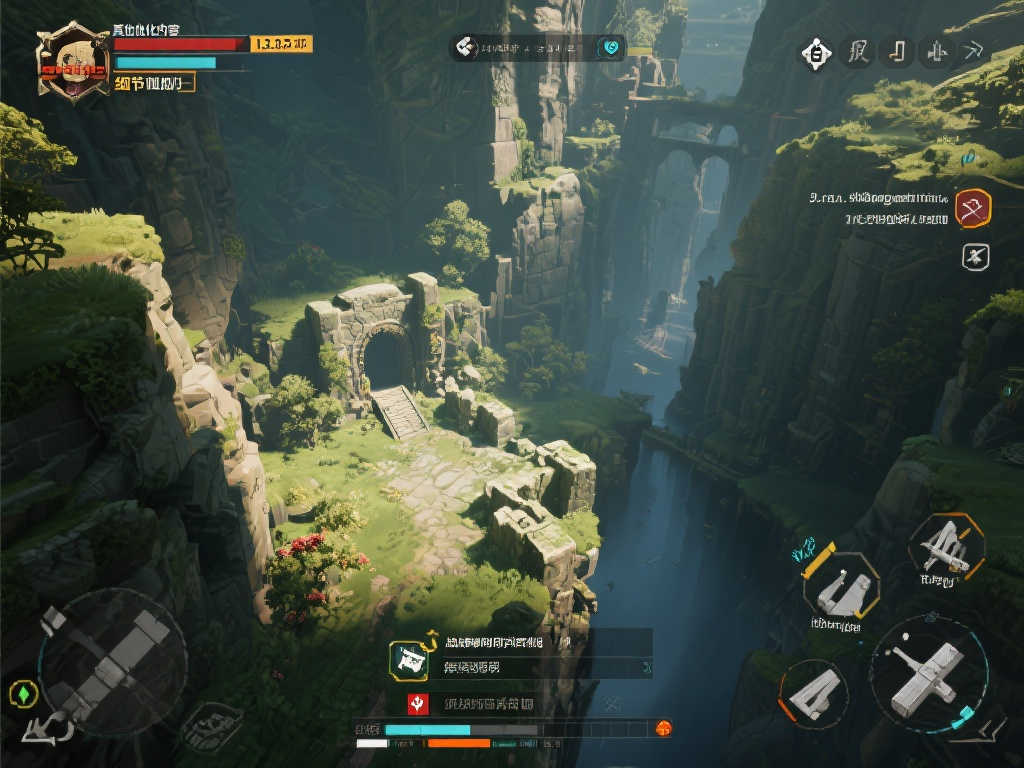Click the red square emblem icon
The image size is (1024, 768).
417,703
